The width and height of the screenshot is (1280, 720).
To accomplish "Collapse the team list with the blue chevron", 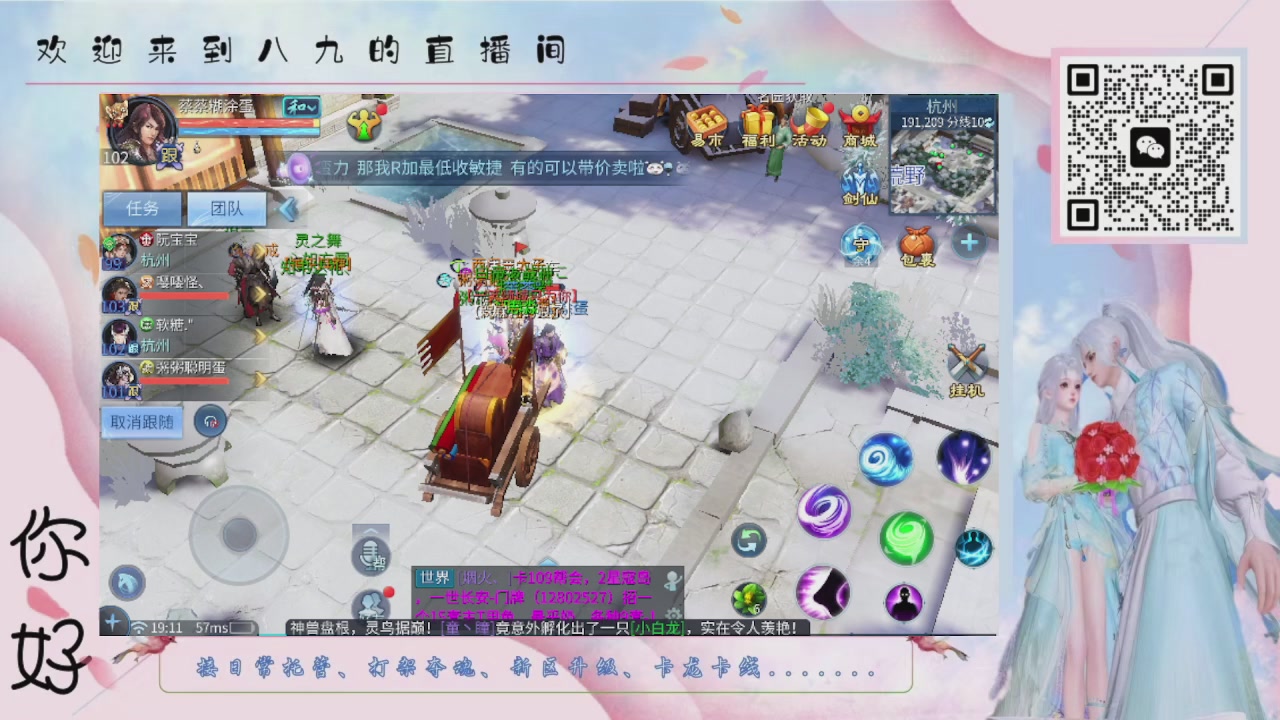I will point(286,210).
